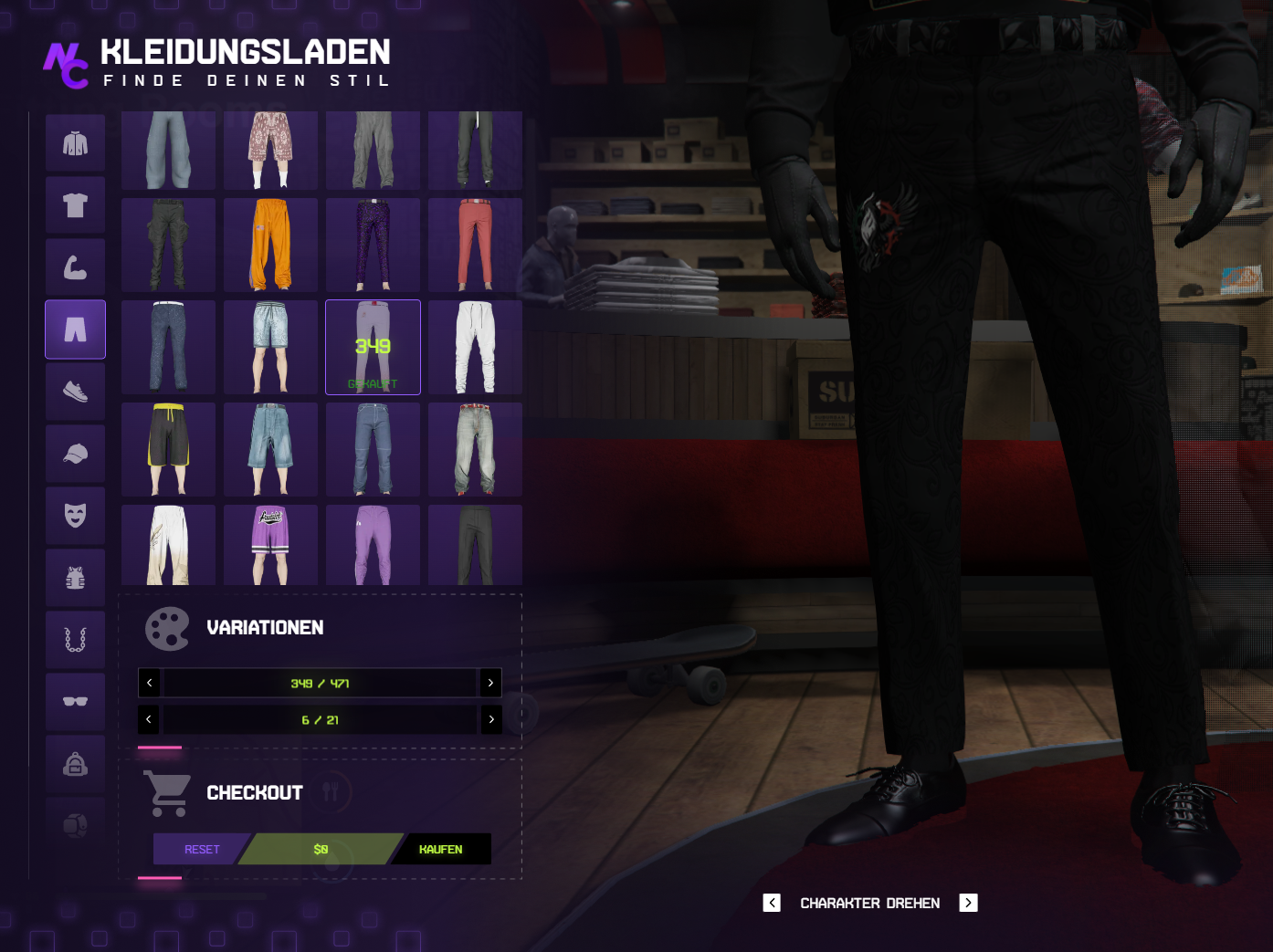Open the cap and hats category
Viewport: 1273px width, 952px height.
75,454
